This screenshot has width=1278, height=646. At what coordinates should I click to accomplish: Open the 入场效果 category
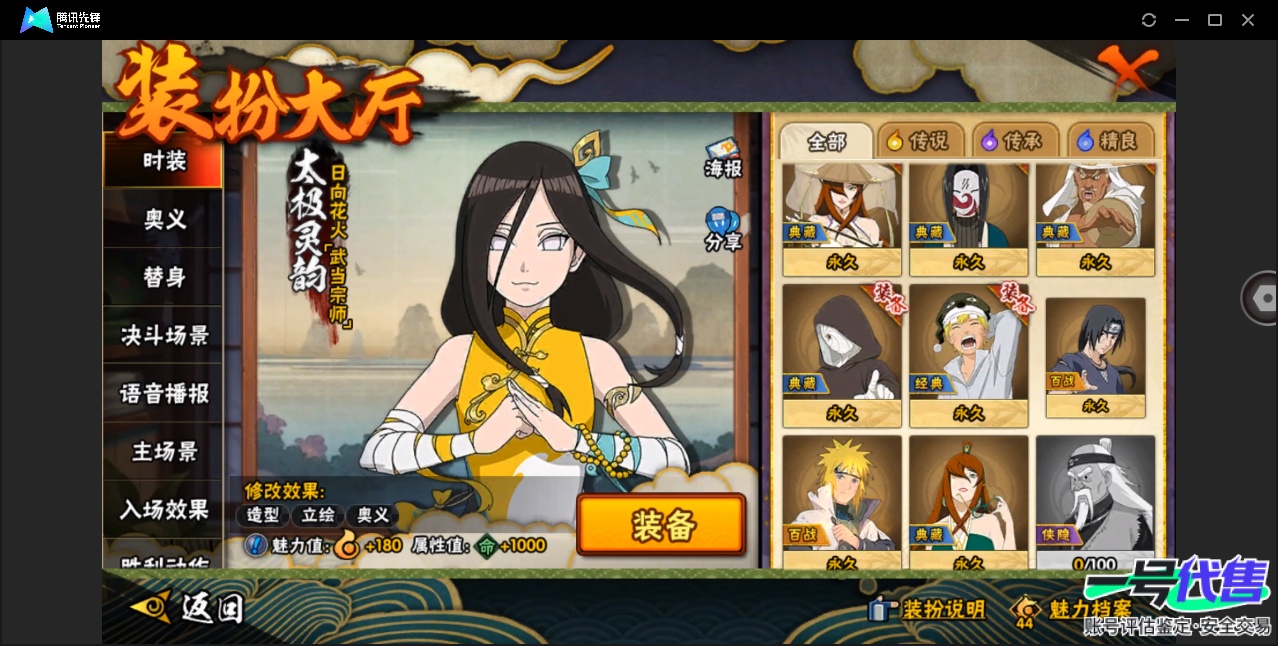click(163, 509)
